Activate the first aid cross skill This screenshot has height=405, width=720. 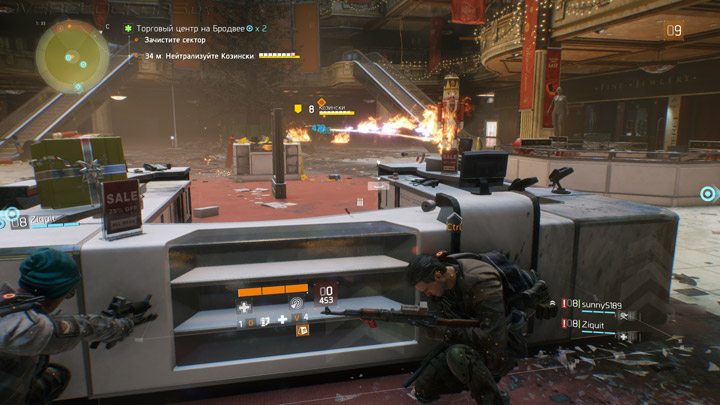(245, 307)
